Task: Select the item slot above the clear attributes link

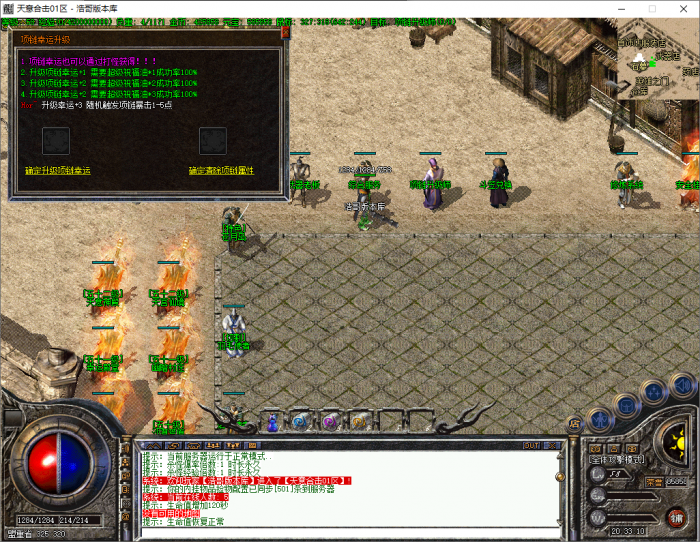Action: click(x=212, y=141)
